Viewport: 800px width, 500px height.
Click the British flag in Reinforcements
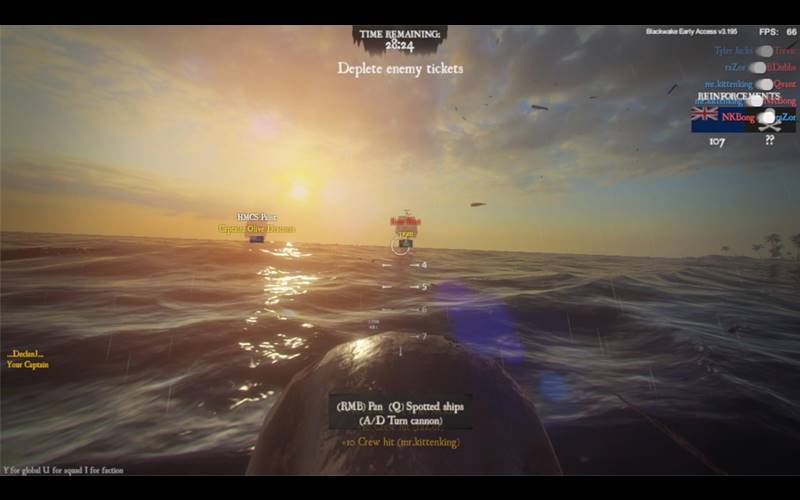point(705,115)
